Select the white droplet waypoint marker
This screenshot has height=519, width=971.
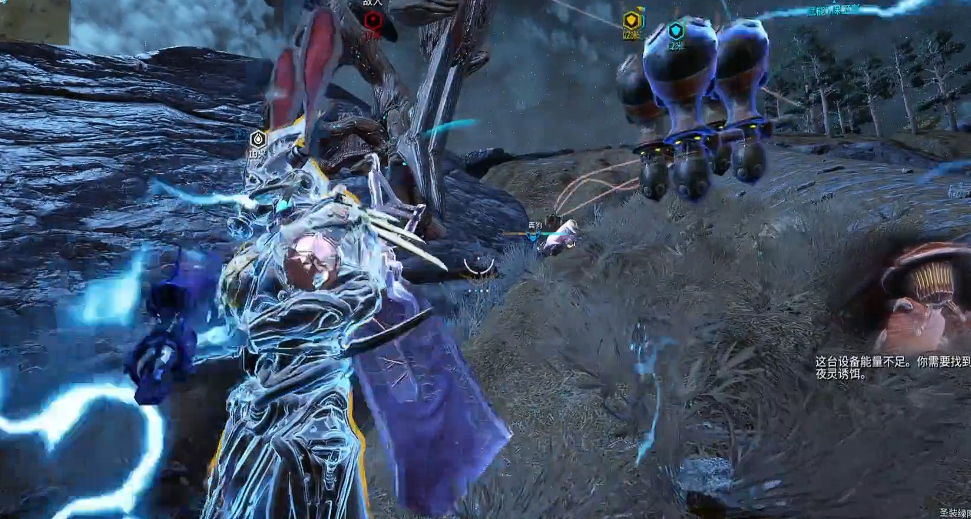coord(257,139)
